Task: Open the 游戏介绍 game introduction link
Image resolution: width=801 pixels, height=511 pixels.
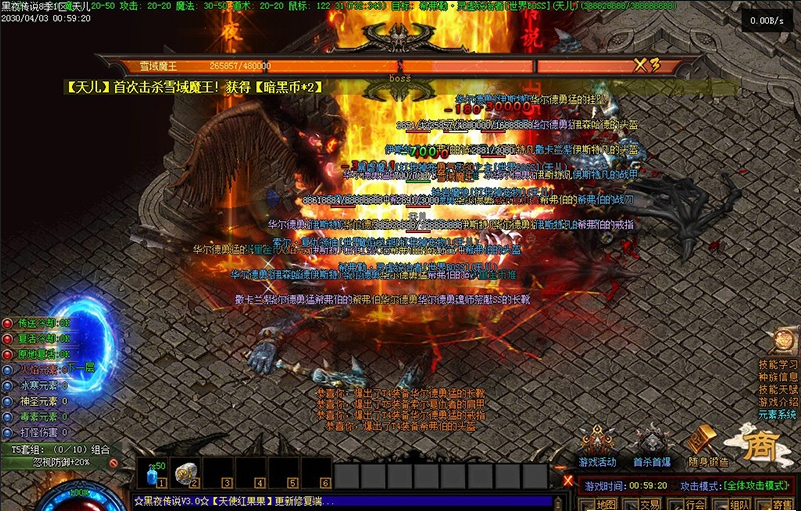Action: tap(778, 401)
